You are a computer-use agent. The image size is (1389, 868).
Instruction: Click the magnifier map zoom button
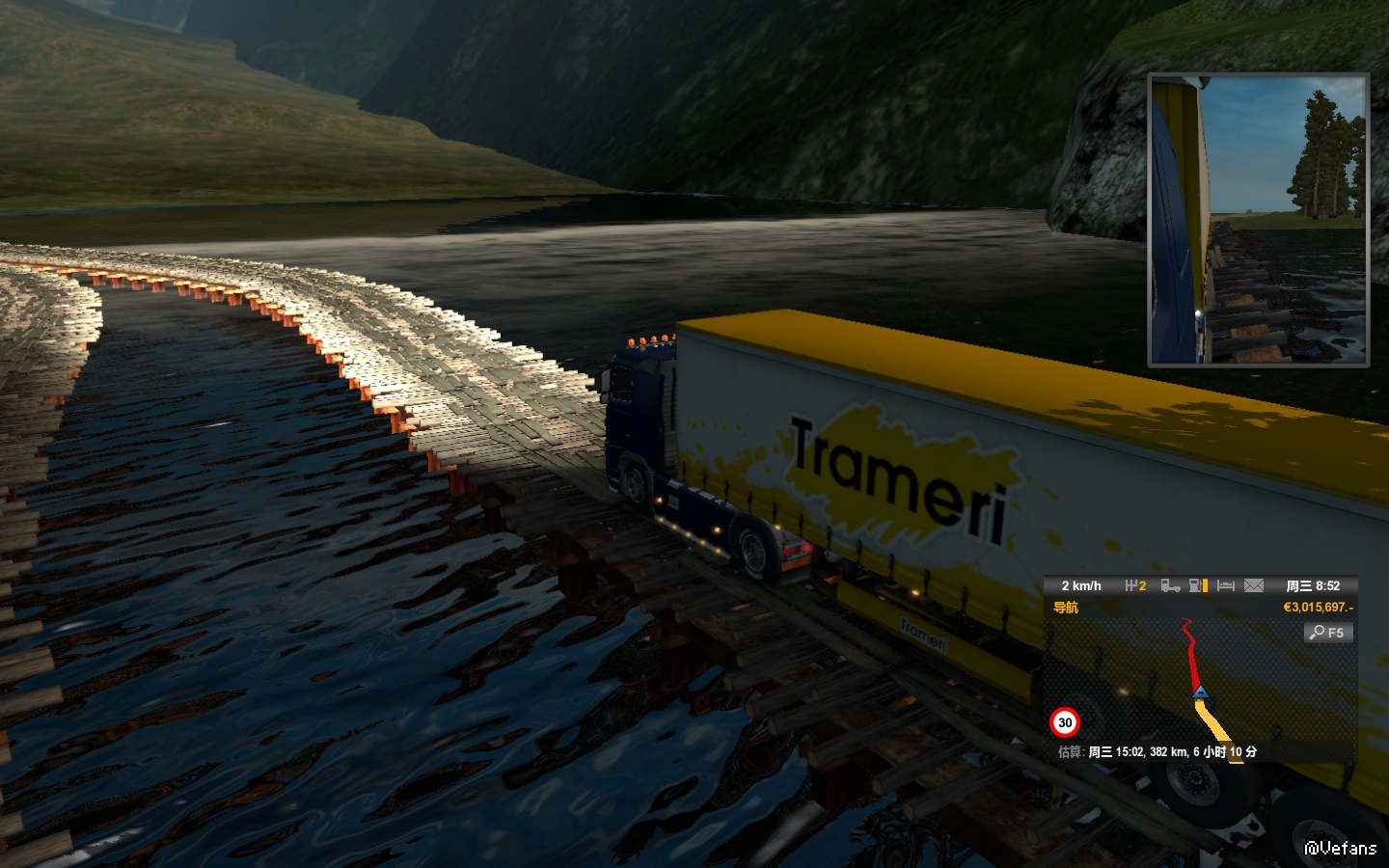point(1328,633)
